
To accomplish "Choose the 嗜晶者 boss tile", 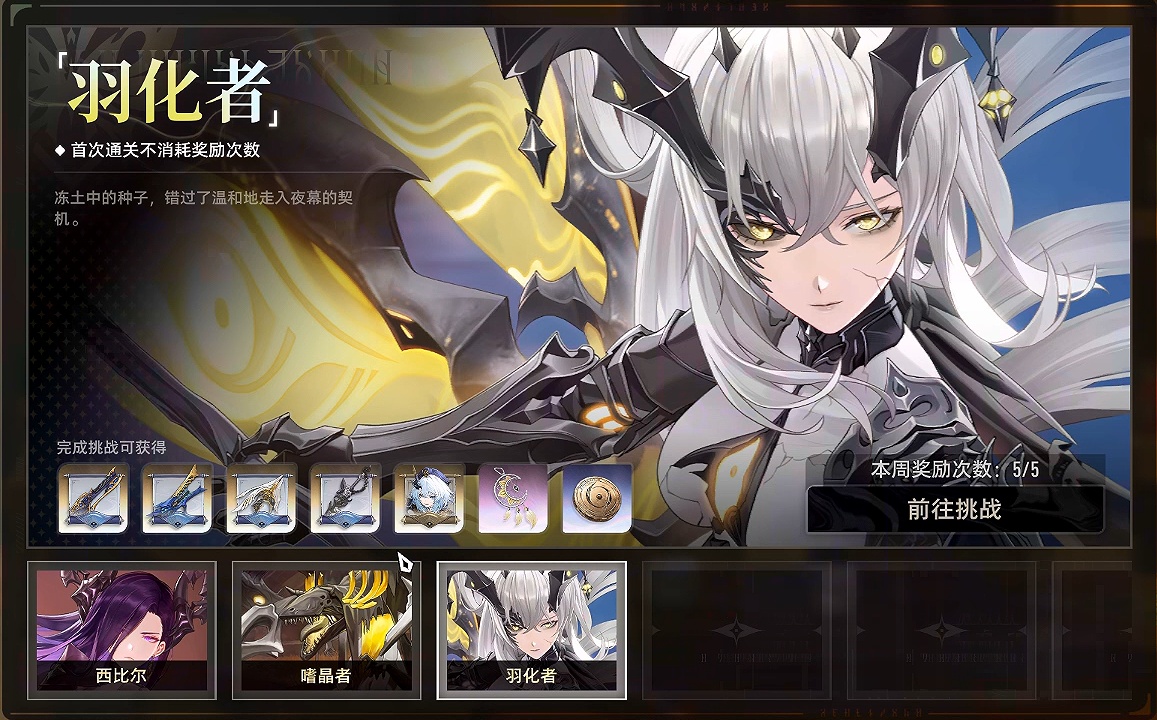I will pos(326,629).
